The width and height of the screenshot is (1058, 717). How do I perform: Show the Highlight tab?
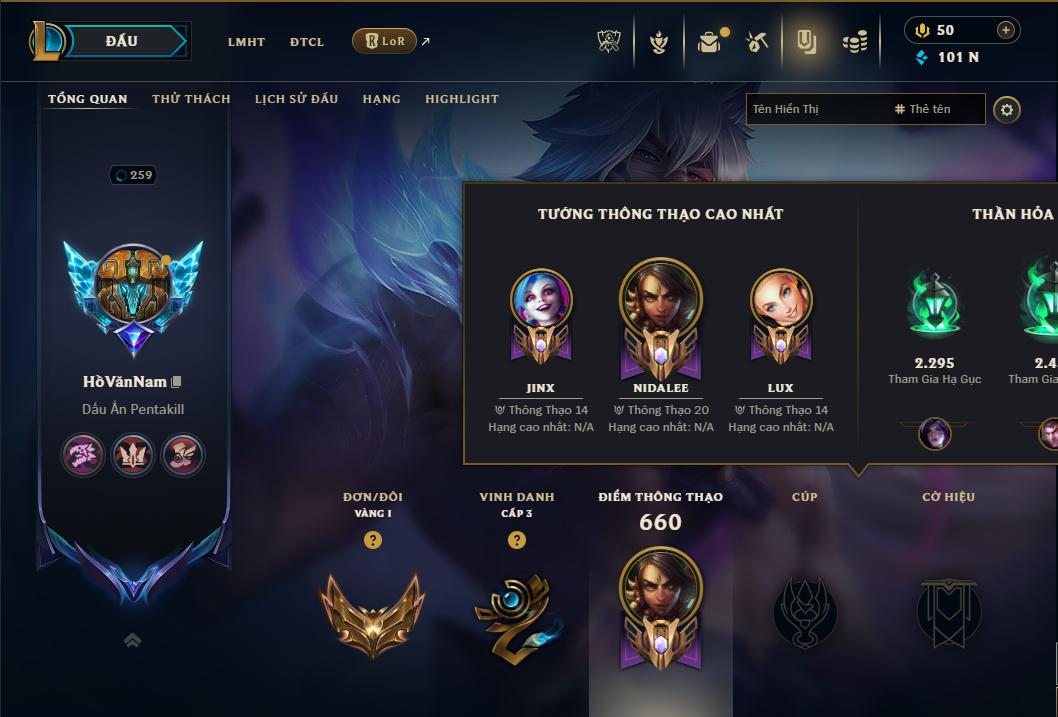tap(461, 99)
